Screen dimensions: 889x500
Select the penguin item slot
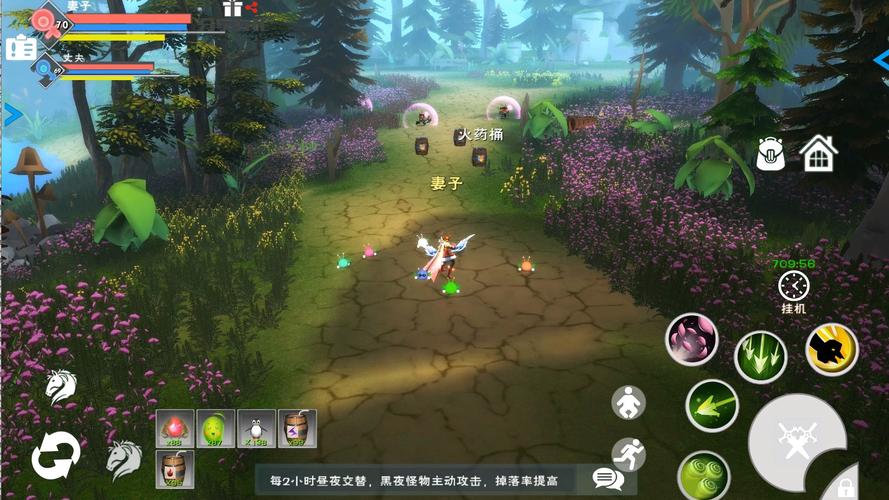[x=256, y=428]
